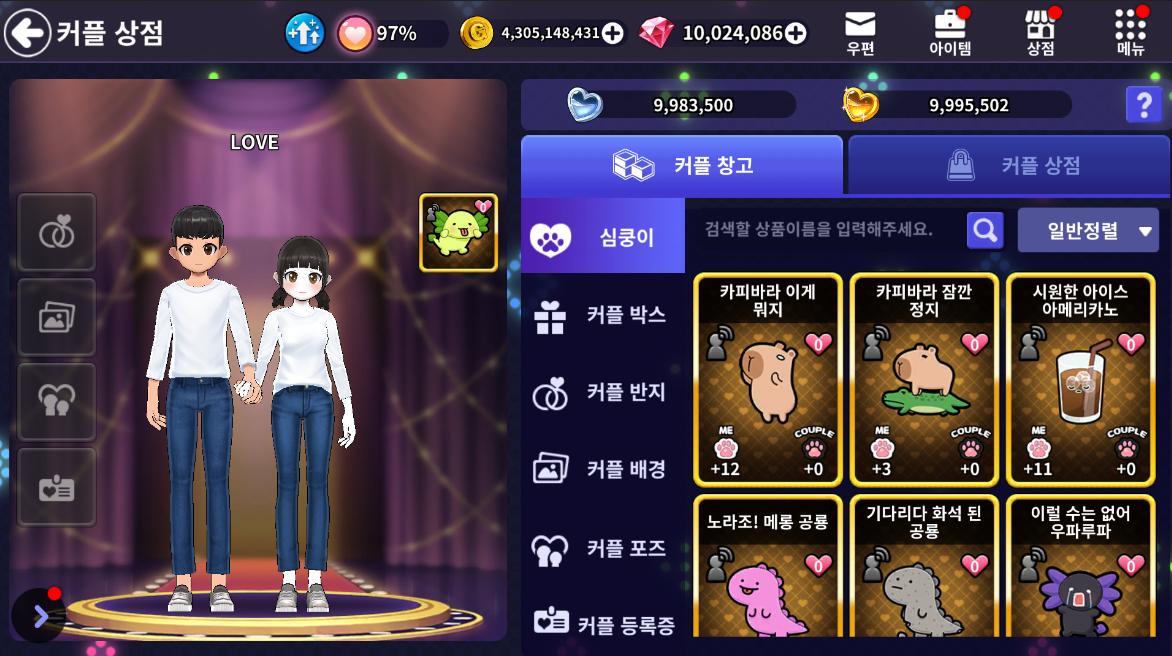The width and height of the screenshot is (1172, 656).
Task: Open the 상점 shop icon
Action: coord(1040,32)
